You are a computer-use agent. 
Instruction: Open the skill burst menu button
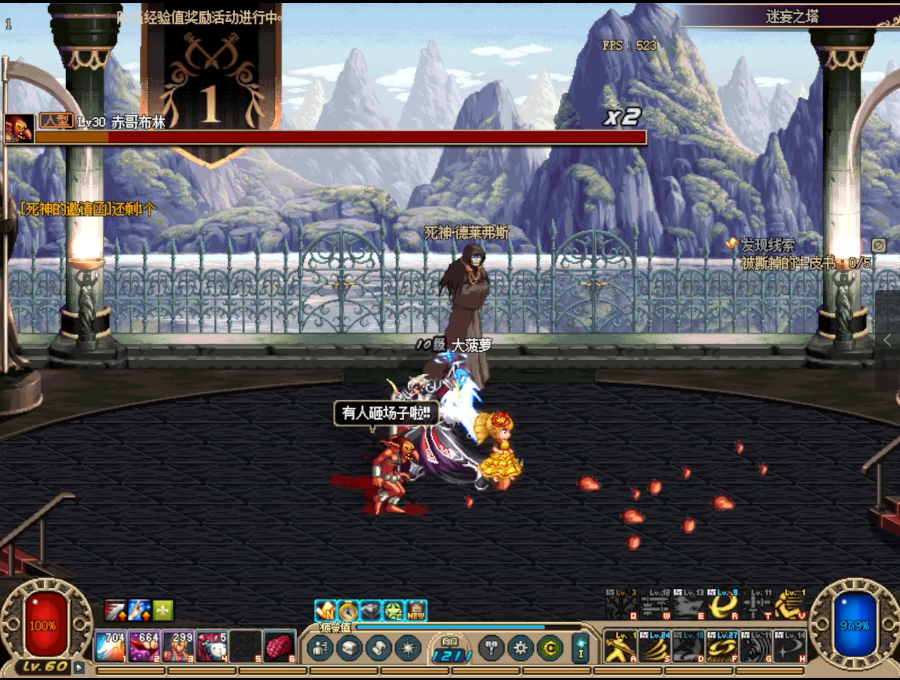point(407,648)
